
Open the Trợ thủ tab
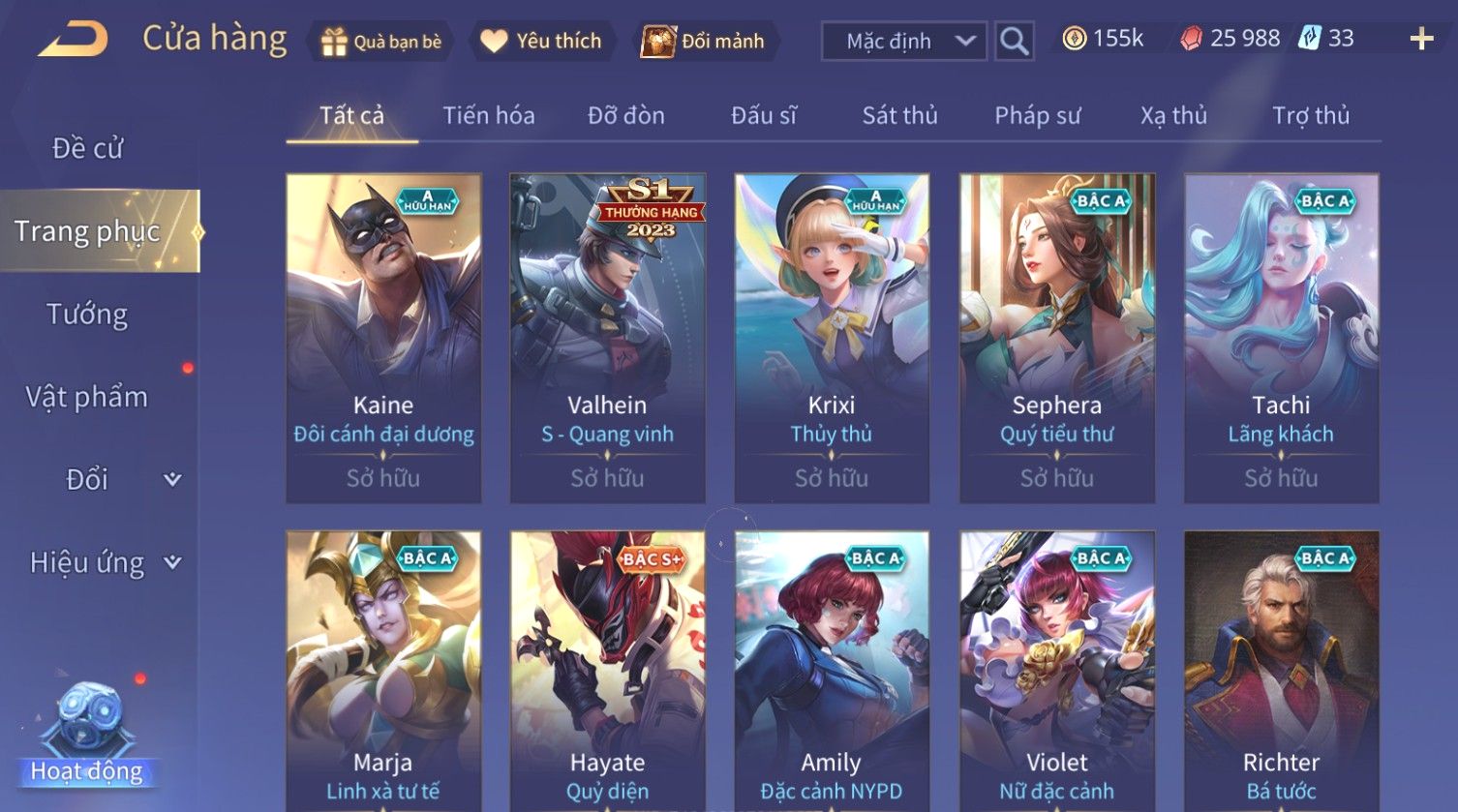(x=1310, y=116)
